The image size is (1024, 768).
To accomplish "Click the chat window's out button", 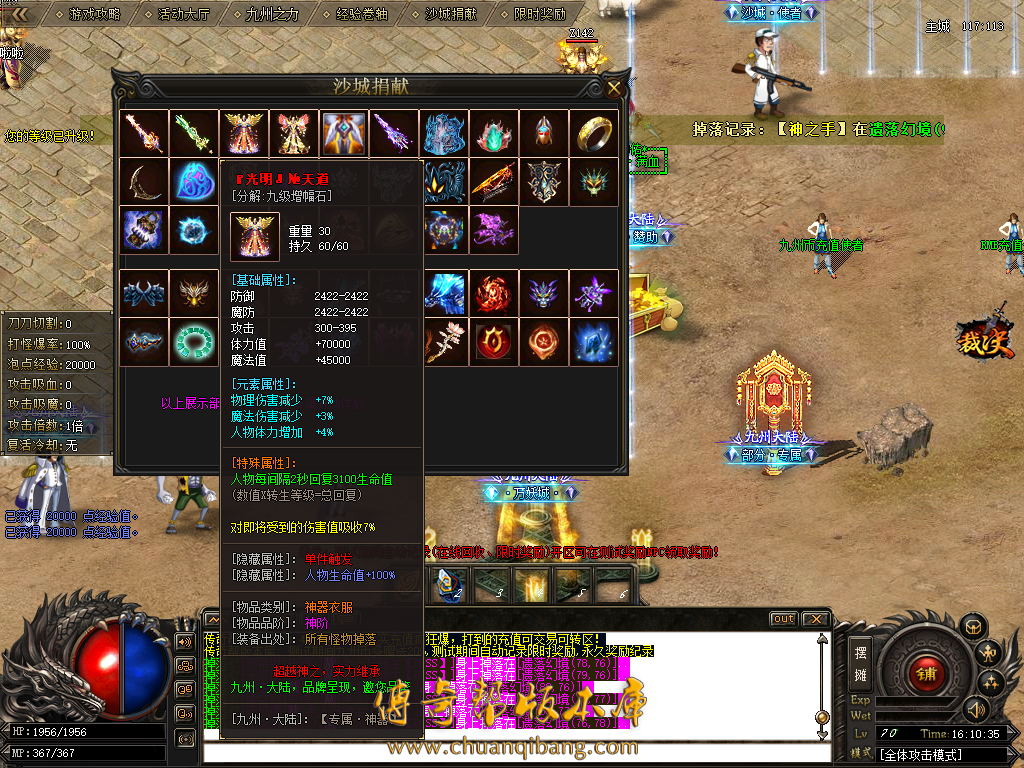I will tap(783, 619).
